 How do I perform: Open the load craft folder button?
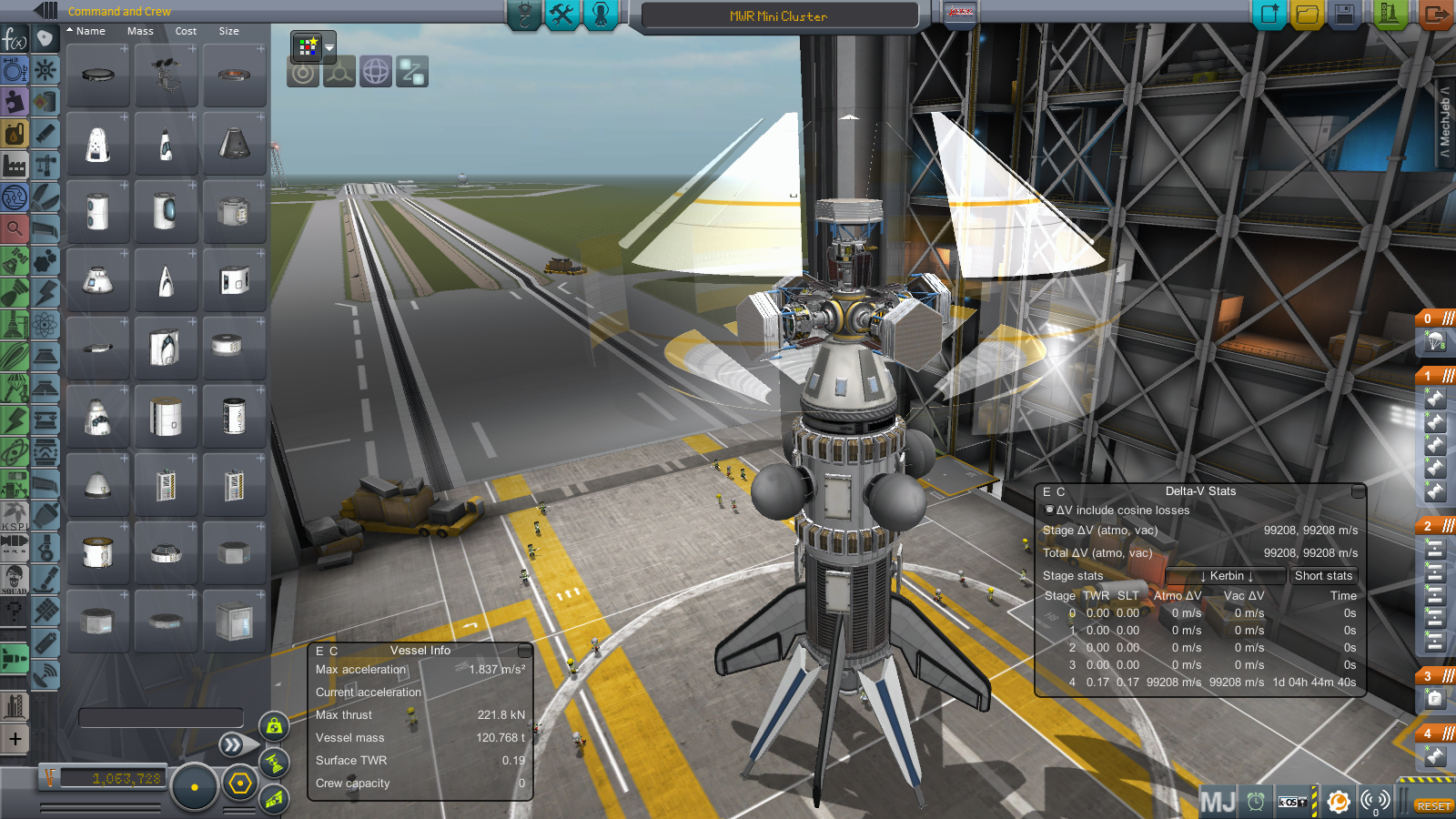coord(1307,15)
